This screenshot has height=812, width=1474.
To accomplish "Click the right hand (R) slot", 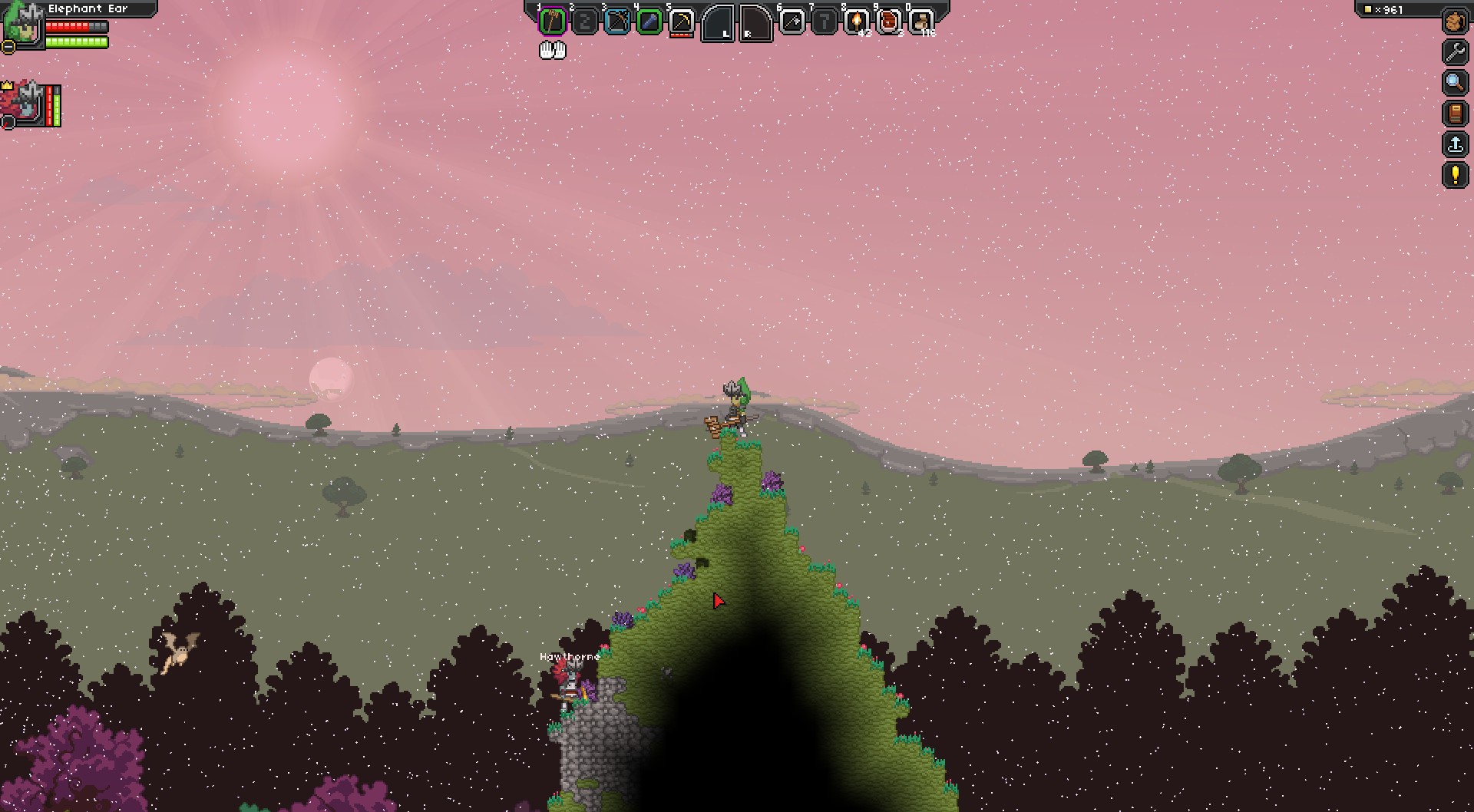I will [x=755, y=23].
